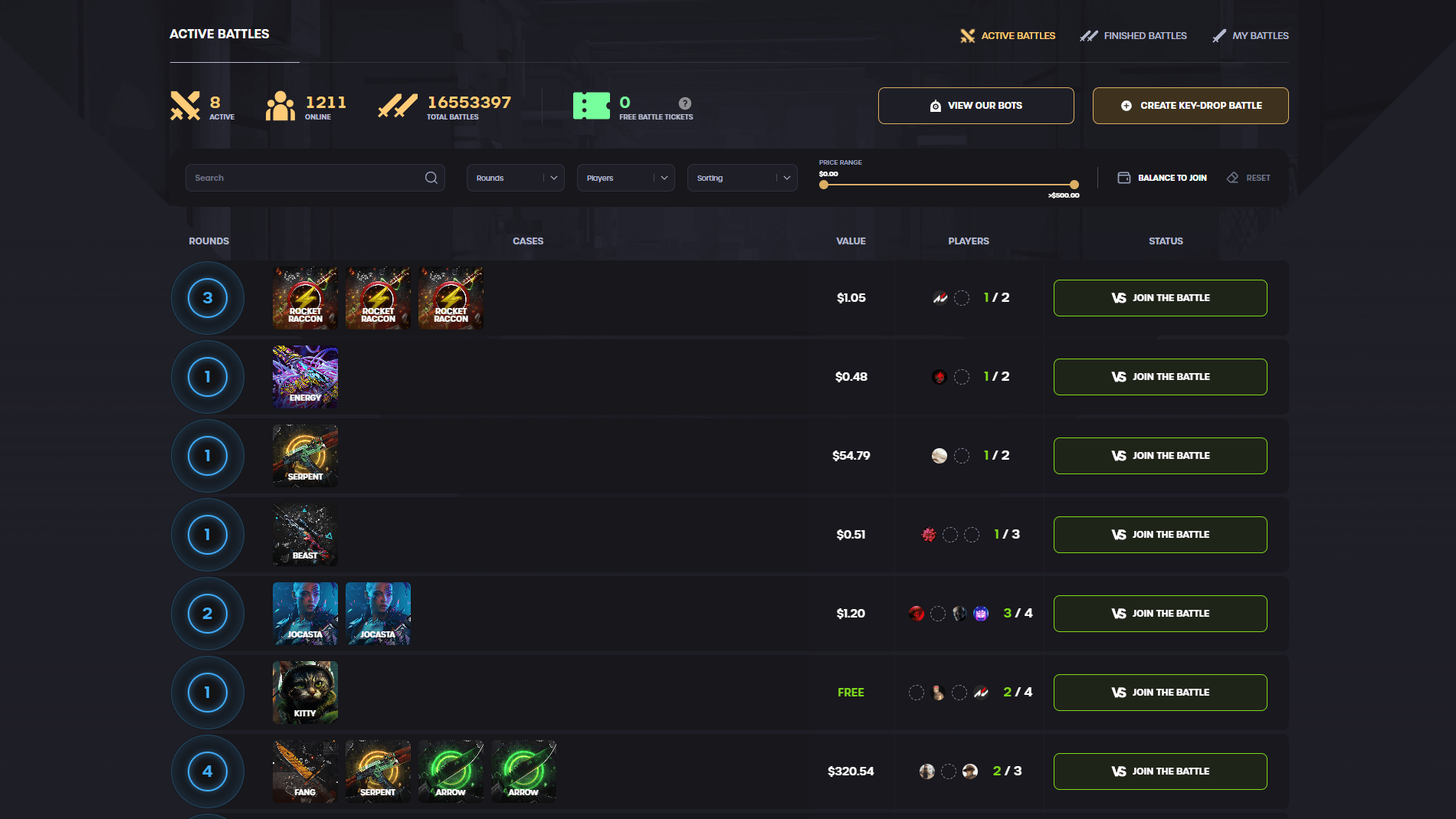
Task: Expand the Players filter dropdown
Action: [625, 177]
